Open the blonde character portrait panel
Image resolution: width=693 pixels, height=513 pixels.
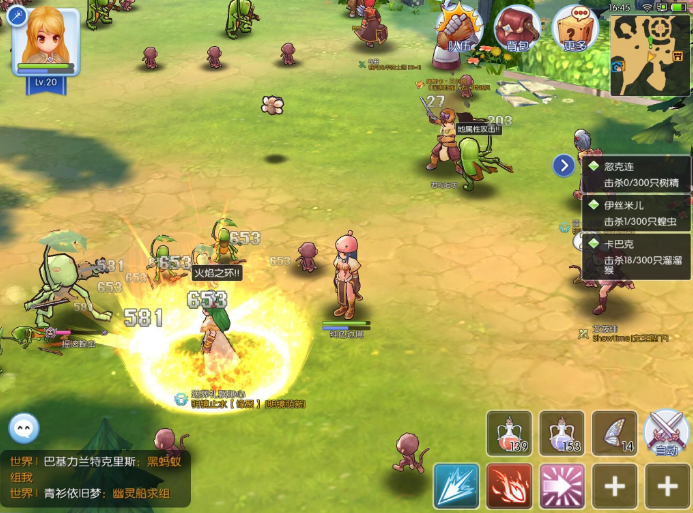pos(46,42)
